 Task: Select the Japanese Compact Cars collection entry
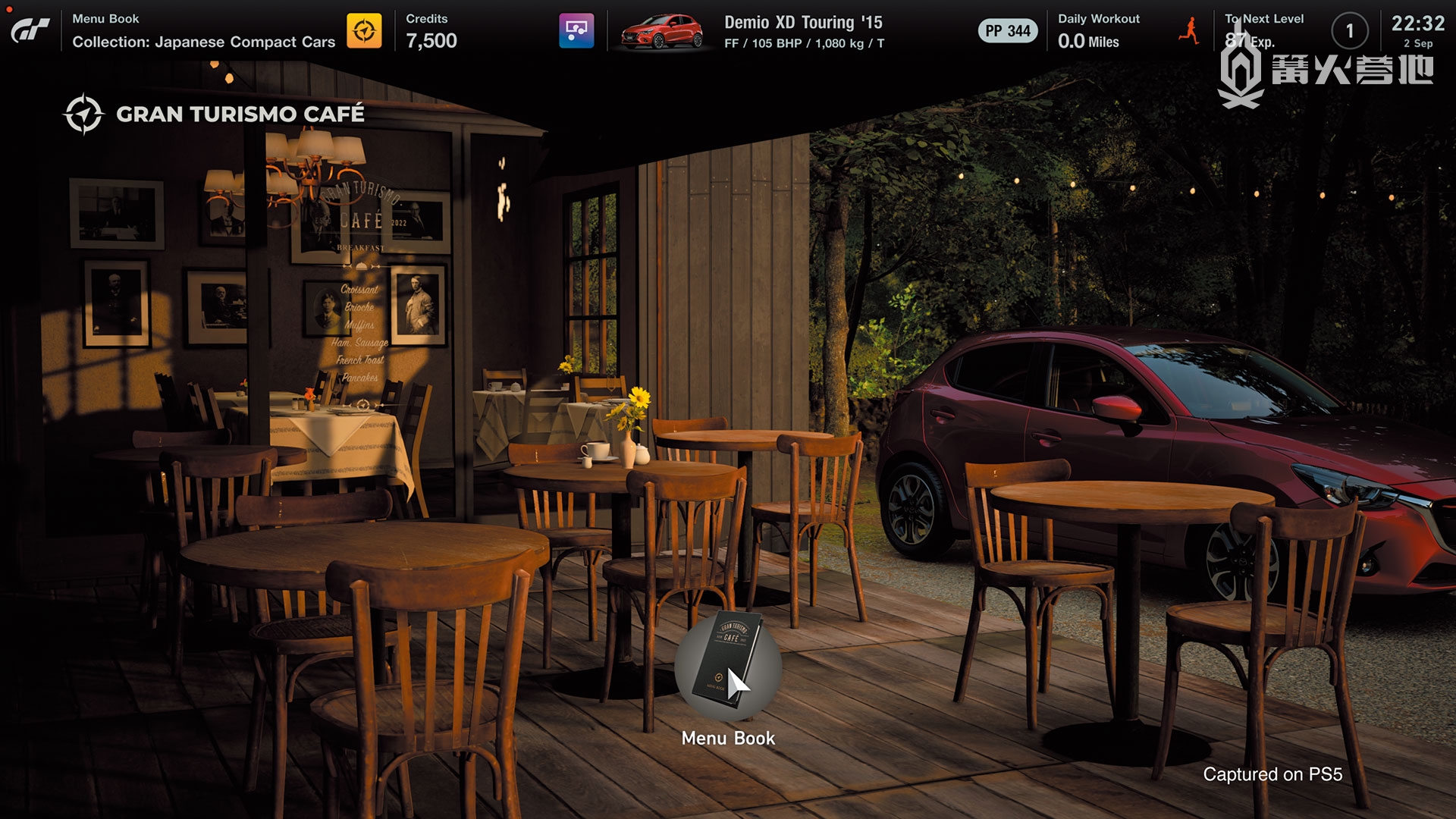point(203,42)
